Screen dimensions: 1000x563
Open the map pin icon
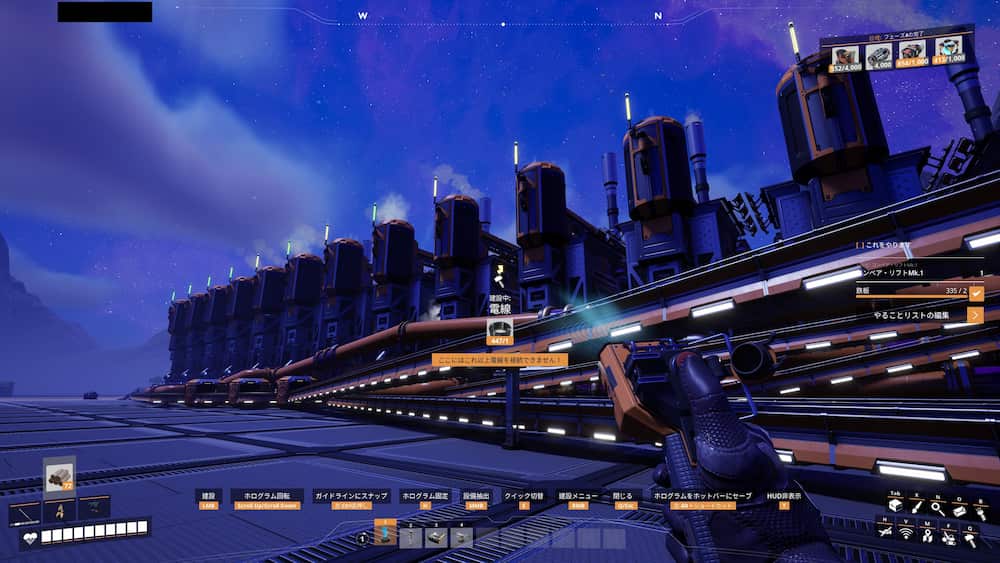(x=928, y=537)
